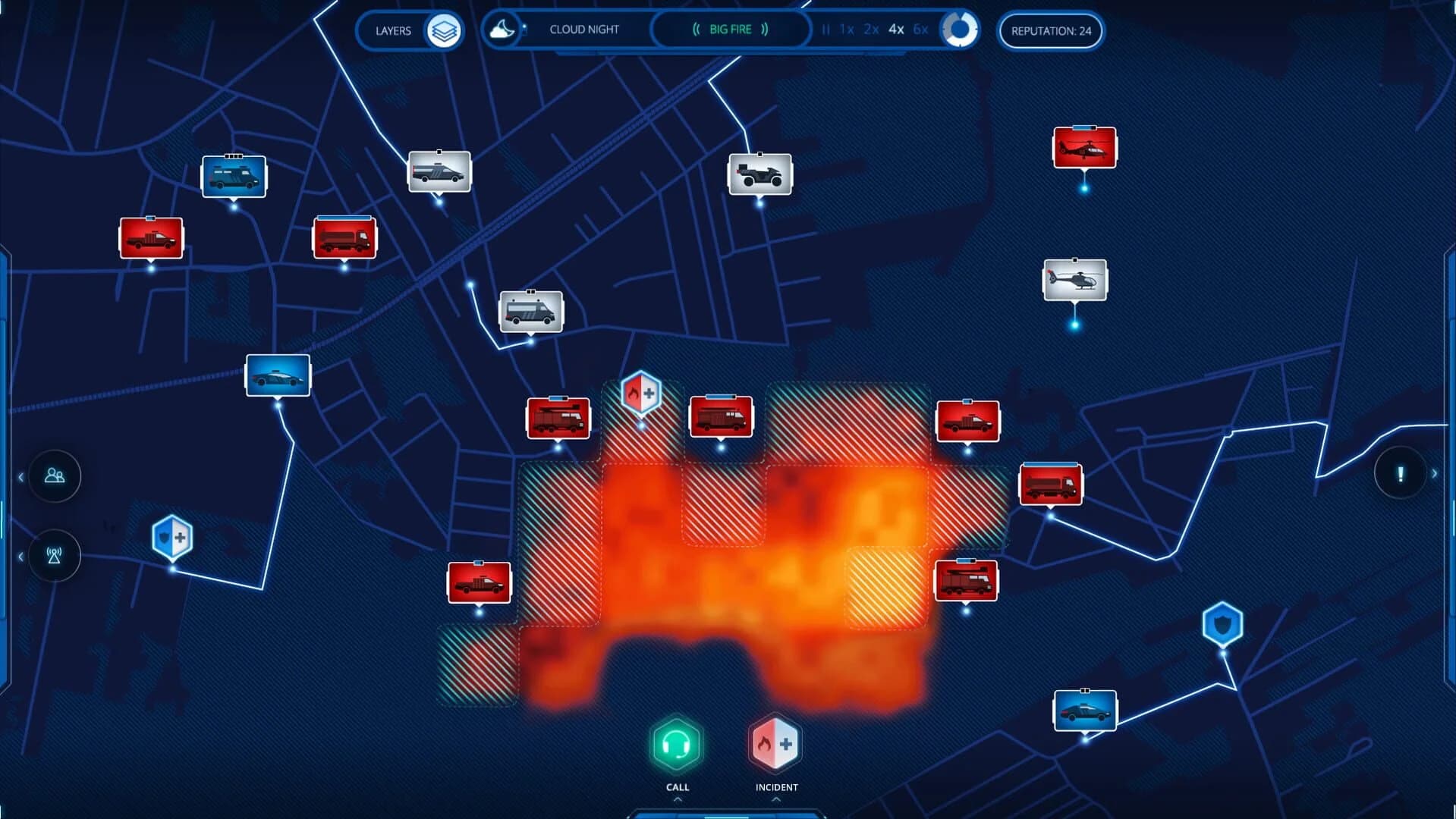Image resolution: width=1456 pixels, height=819 pixels.
Task: Open the radio dispatch panel on left sidebar
Action: point(53,556)
